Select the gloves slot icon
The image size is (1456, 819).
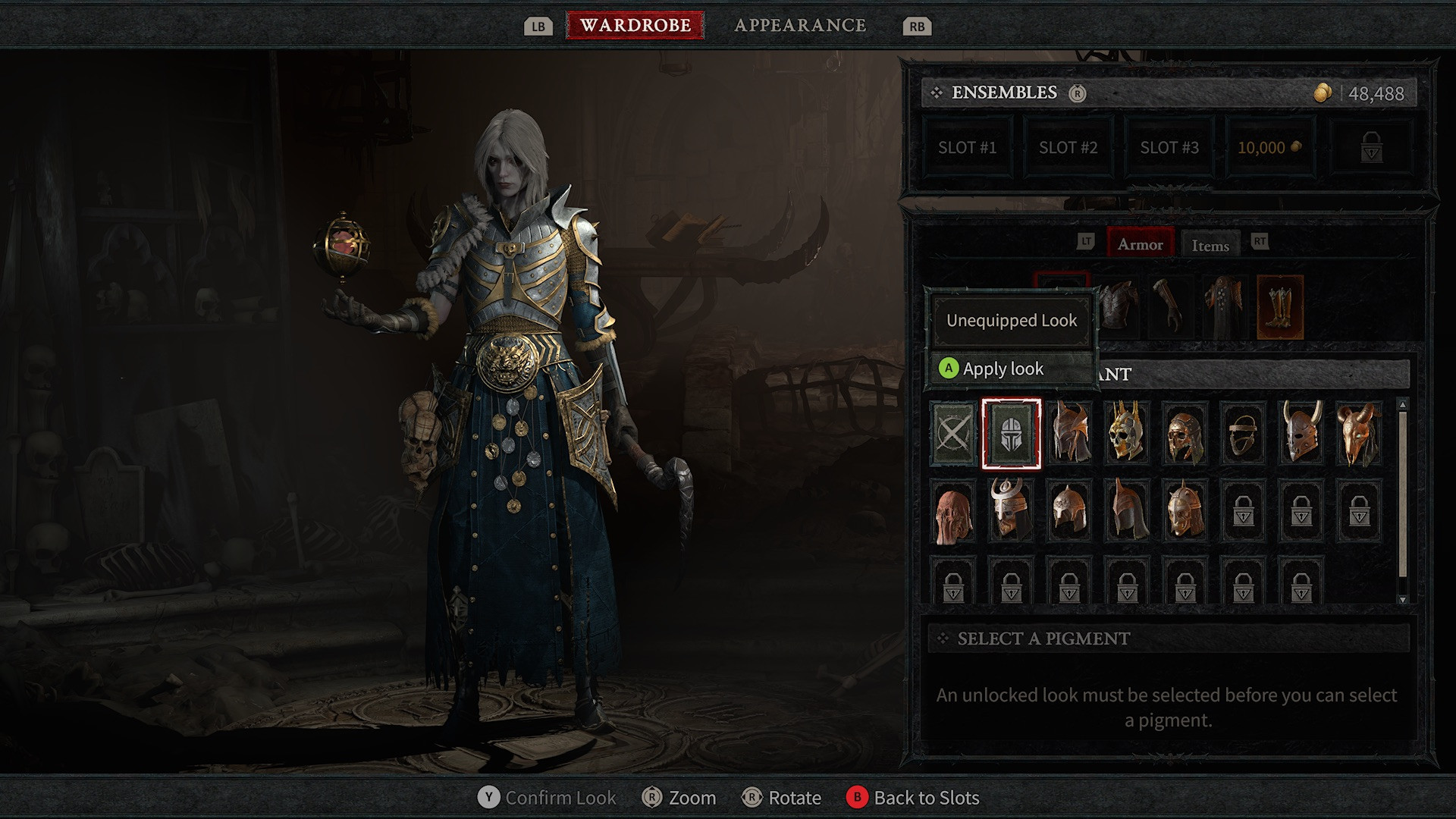tap(1169, 306)
